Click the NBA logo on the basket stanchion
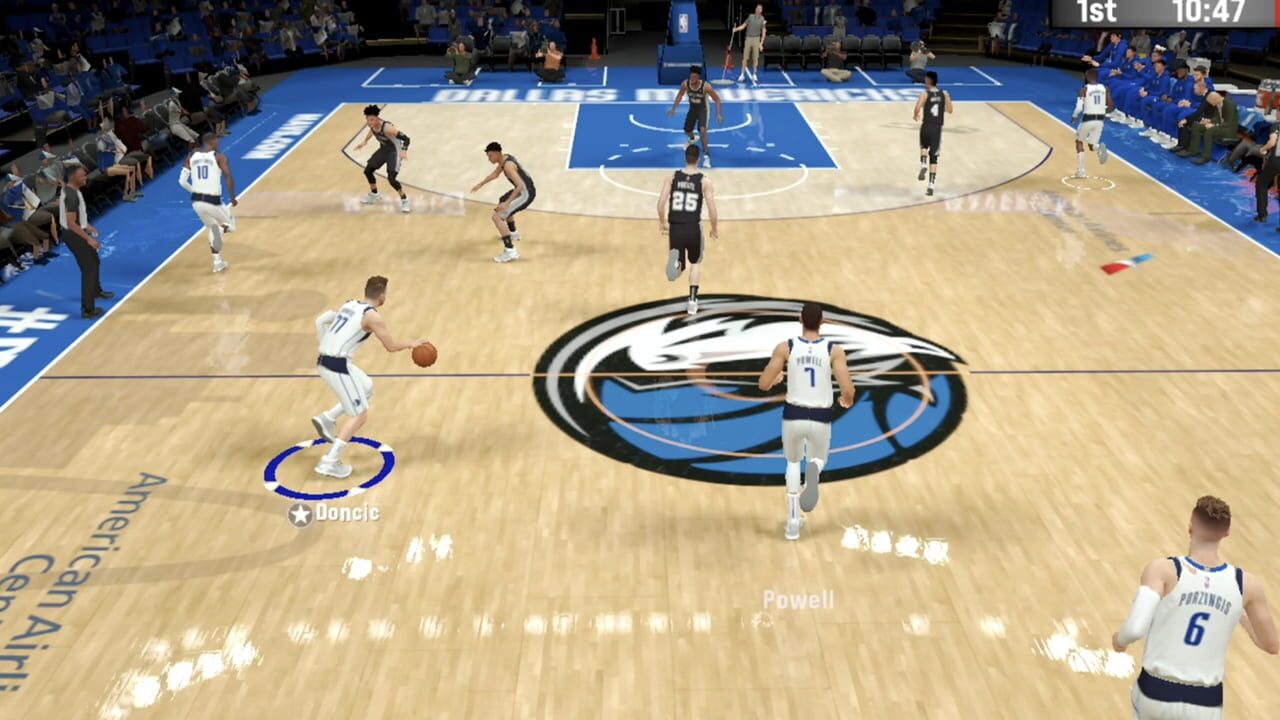The height and width of the screenshot is (720, 1280). point(683,24)
